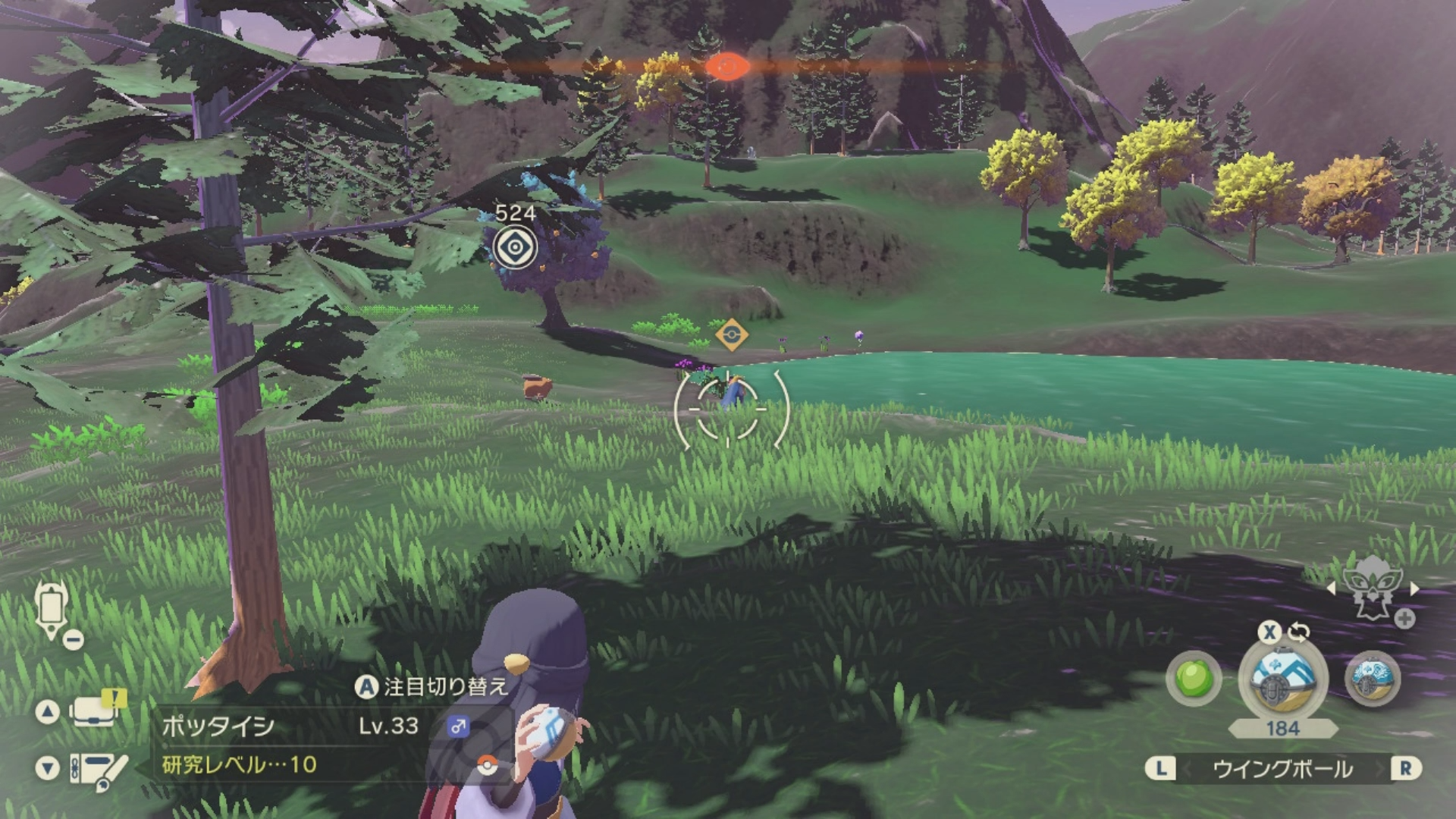Select the green berry item slot
The width and height of the screenshot is (1456, 819).
(x=1194, y=678)
